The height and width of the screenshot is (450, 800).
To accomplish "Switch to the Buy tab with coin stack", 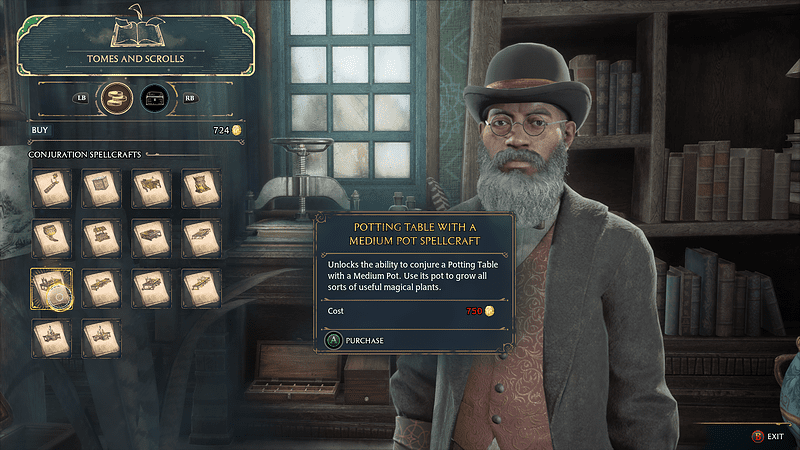I will tap(119, 98).
